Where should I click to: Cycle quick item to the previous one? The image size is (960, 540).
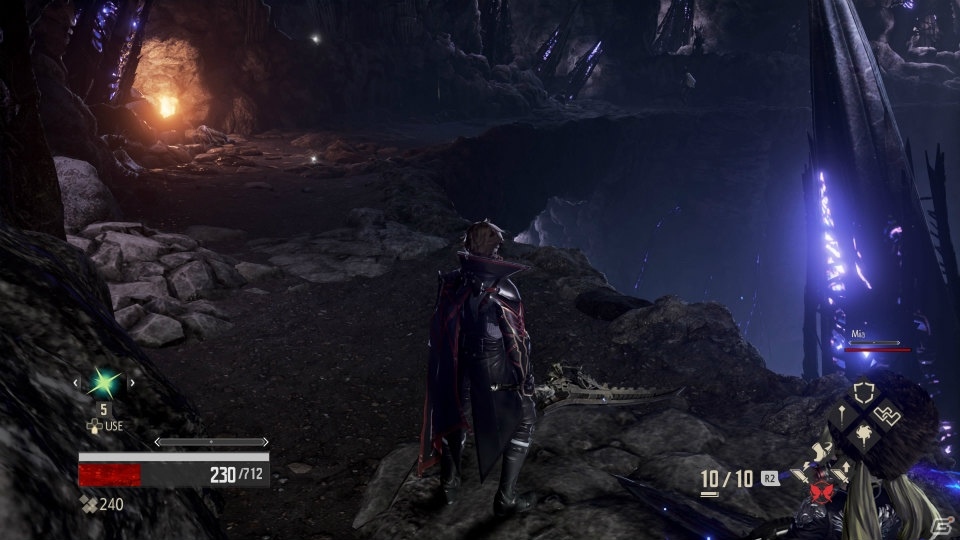(x=76, y=382)
